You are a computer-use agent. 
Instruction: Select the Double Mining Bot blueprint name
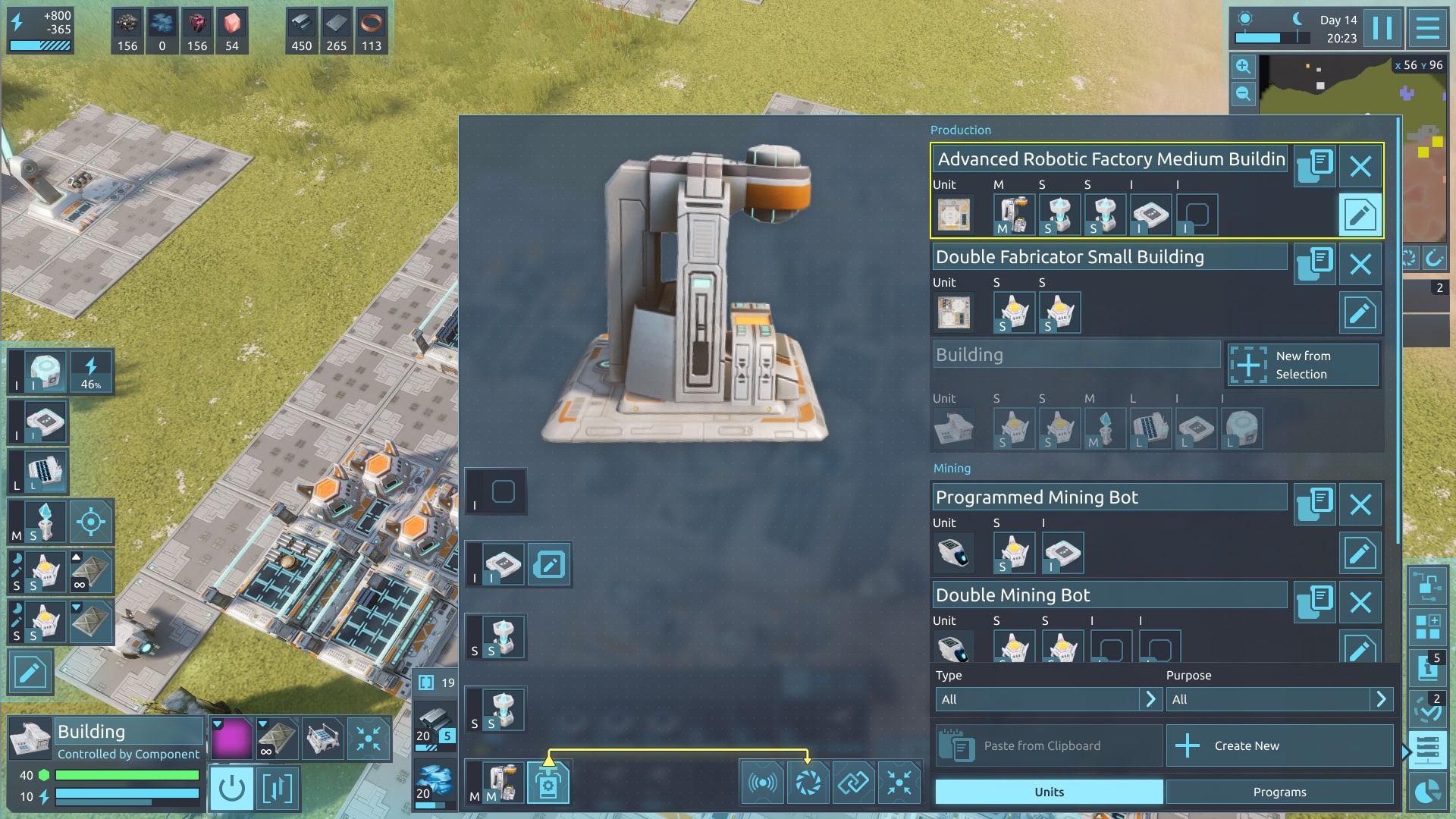point(1109,595)
